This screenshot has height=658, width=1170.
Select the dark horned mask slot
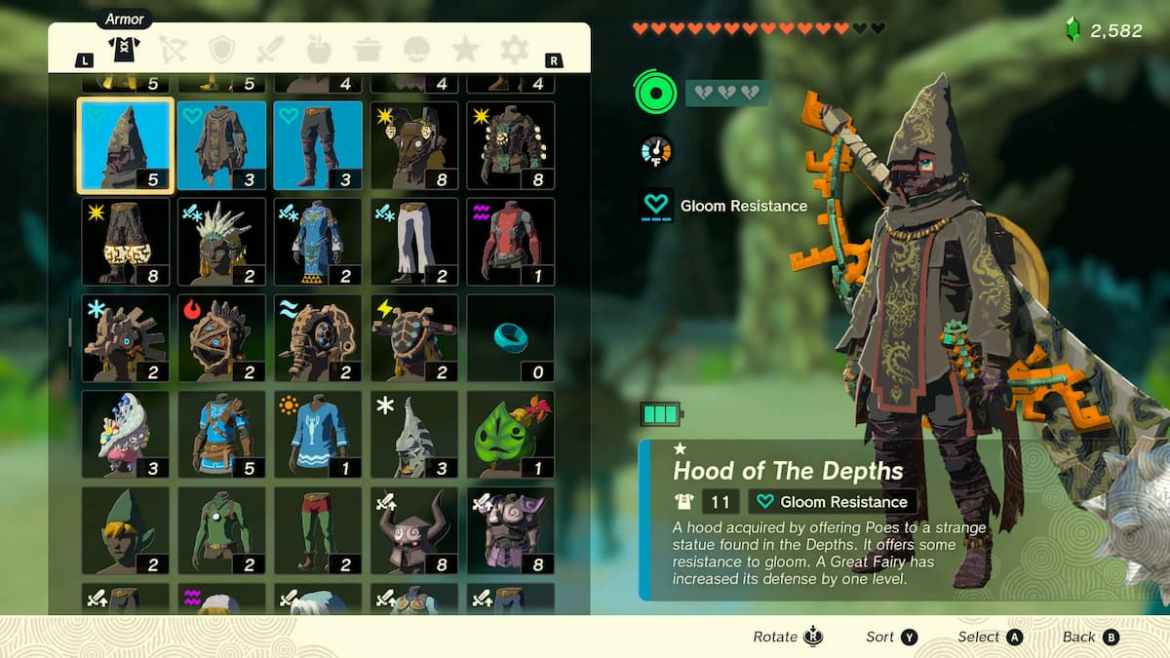pyautogui.click(x=414, y=530)
